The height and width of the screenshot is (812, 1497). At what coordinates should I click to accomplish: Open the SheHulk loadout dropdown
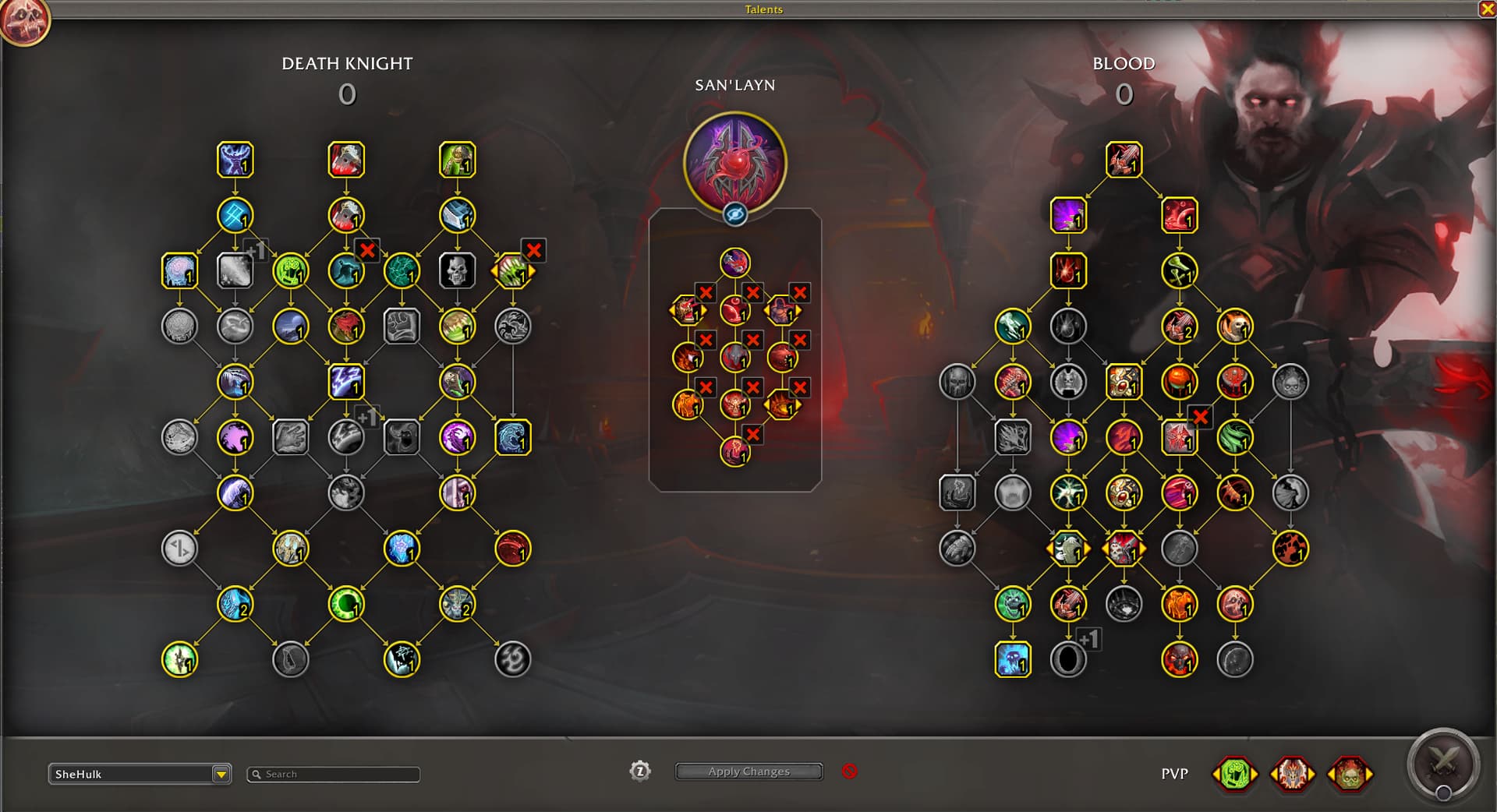(x=221, y=774)
